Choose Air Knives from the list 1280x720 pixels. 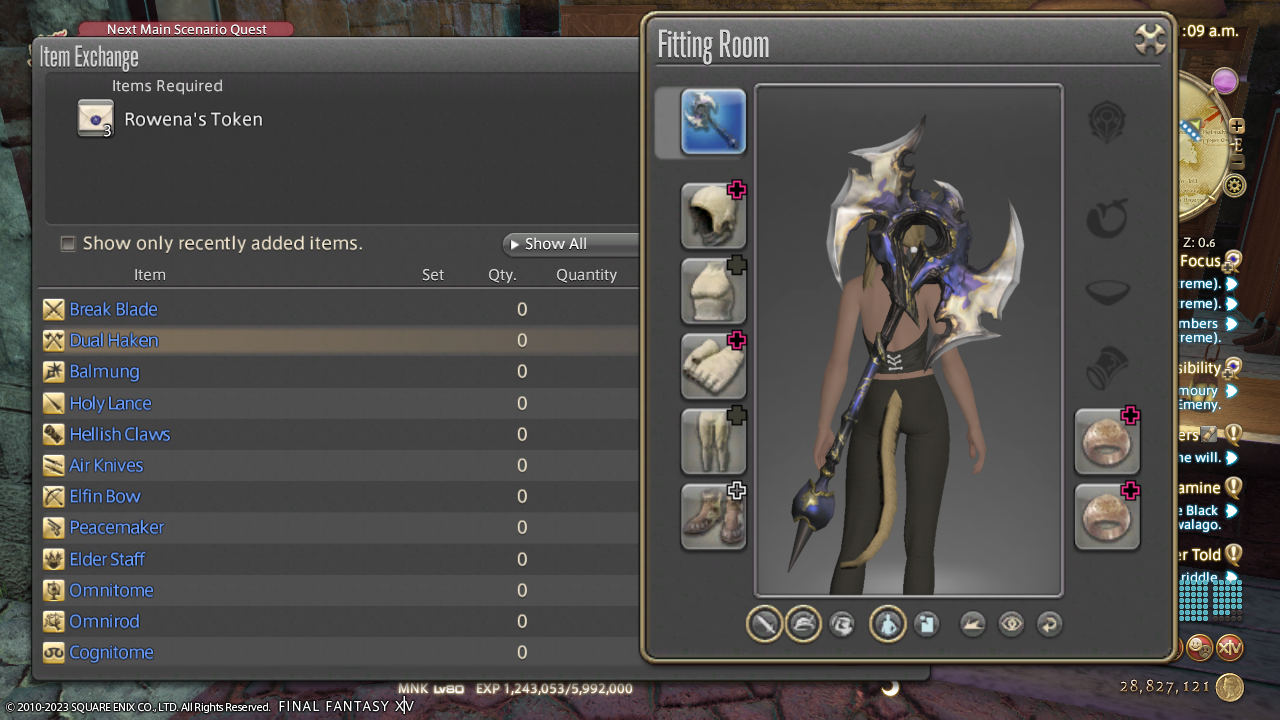[x=106, y=465]
